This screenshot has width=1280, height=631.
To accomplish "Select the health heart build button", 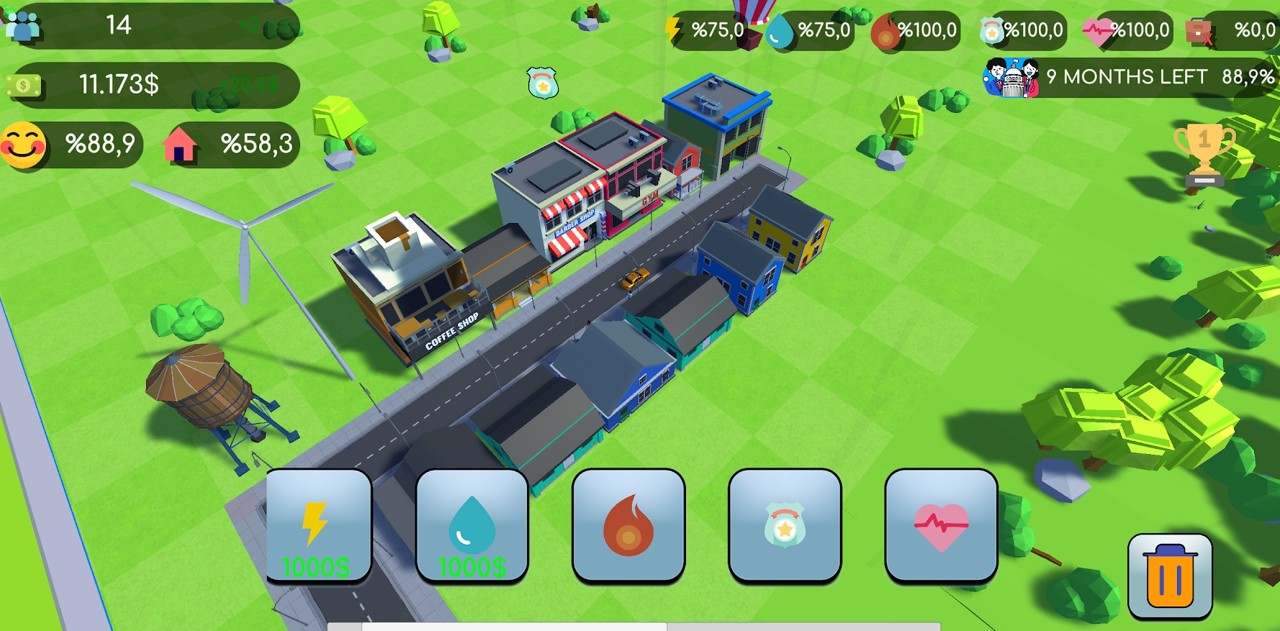I will click(941, 526).
